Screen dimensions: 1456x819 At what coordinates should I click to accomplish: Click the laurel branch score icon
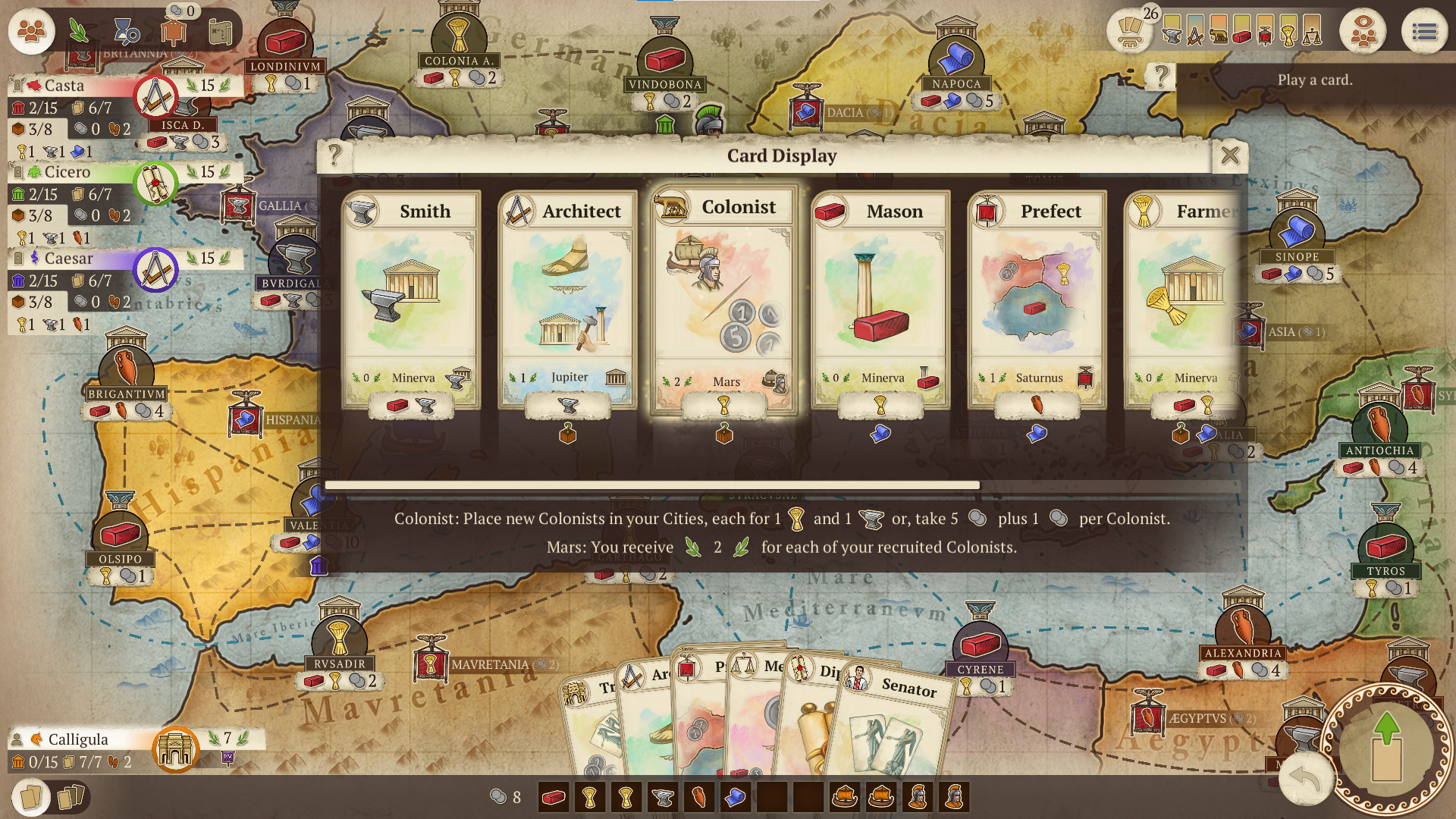(x=78, y=30)
